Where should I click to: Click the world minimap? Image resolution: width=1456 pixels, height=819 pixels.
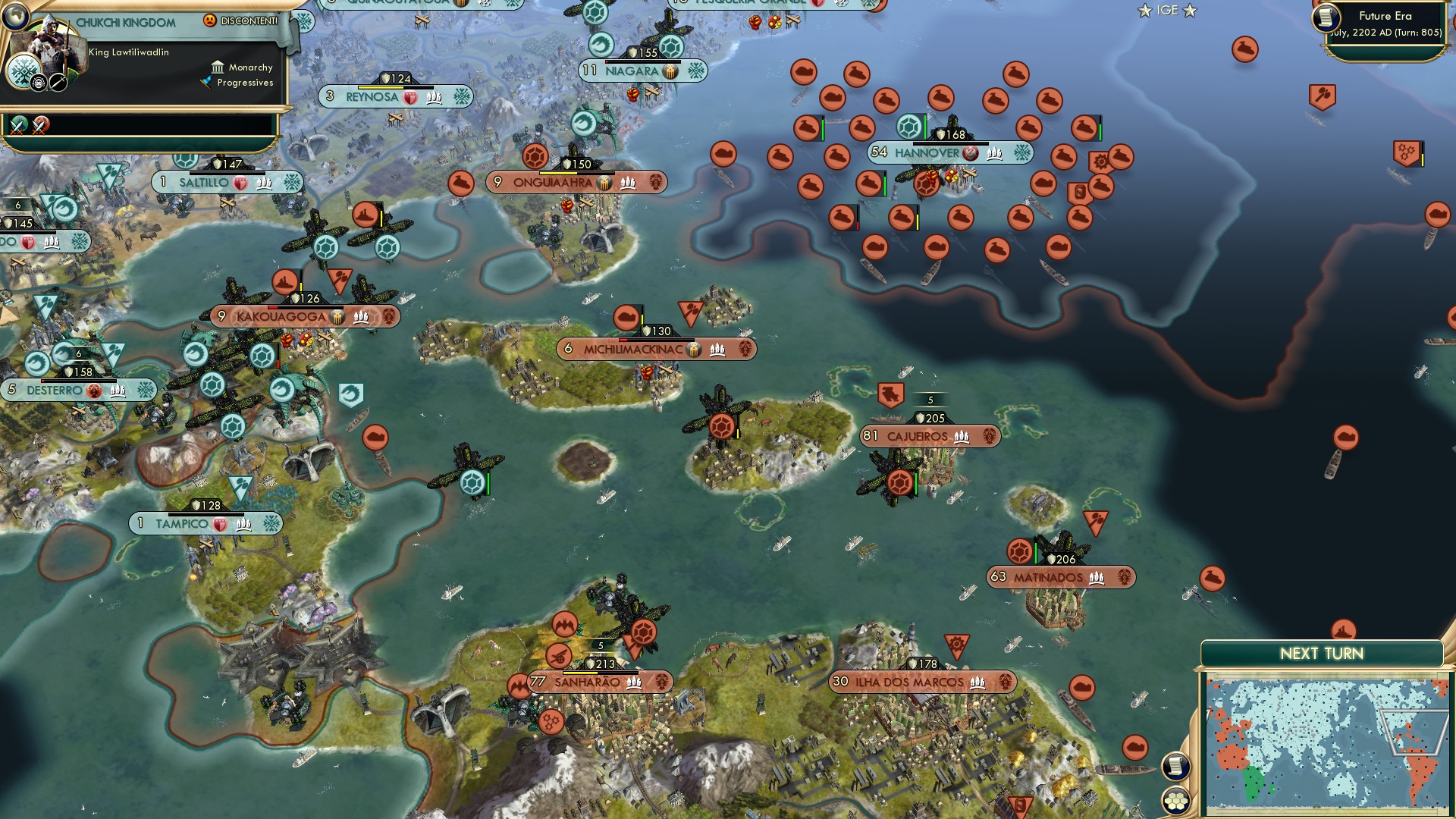coord(1323,745)
